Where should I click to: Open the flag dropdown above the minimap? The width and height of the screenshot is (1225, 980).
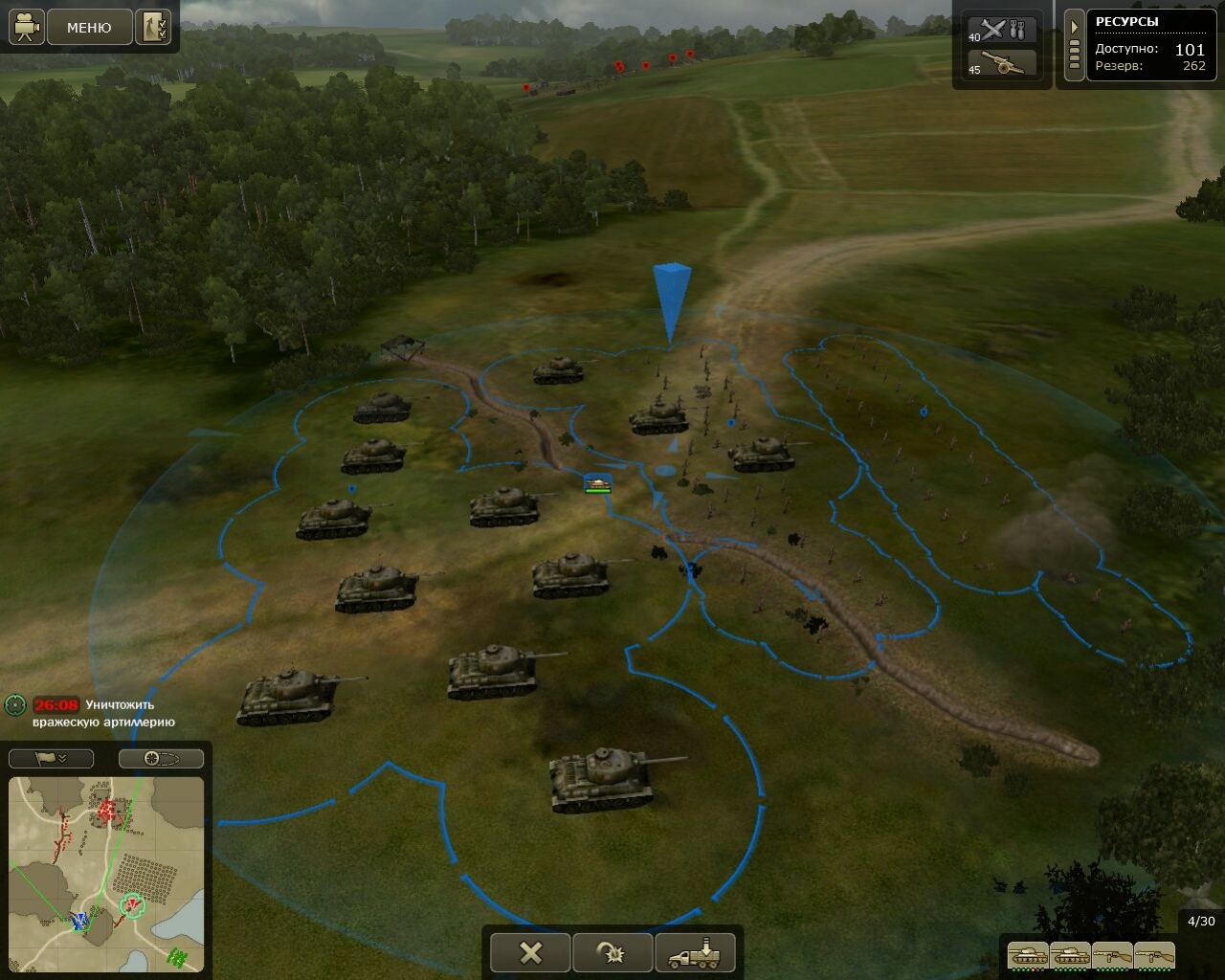click(x=51, y=758)
